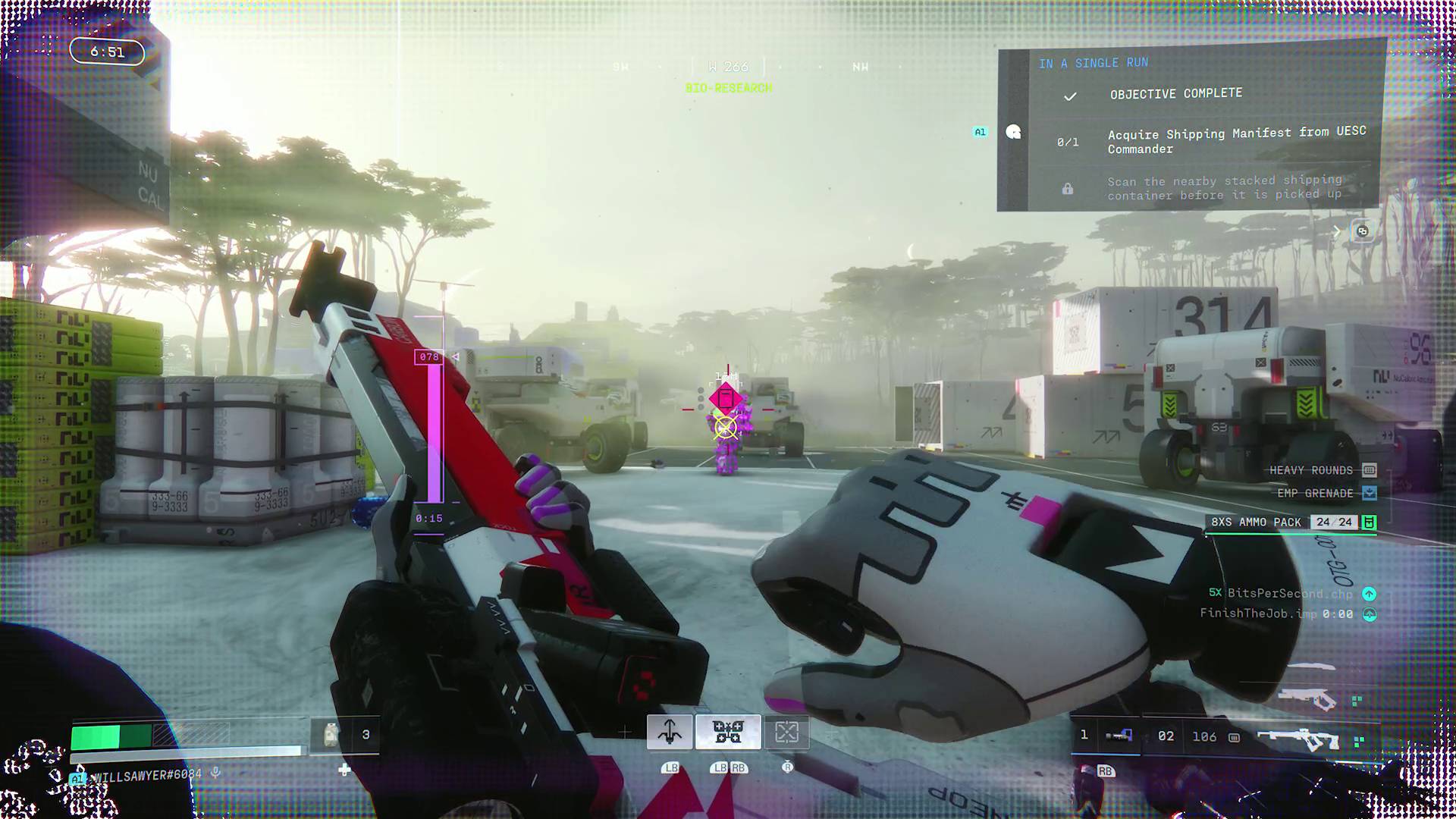Viewport: 1456px width, 819px height.
Task: Select the grapple hook ability icon
Action: pyautogui.click(x=669, y=732)
